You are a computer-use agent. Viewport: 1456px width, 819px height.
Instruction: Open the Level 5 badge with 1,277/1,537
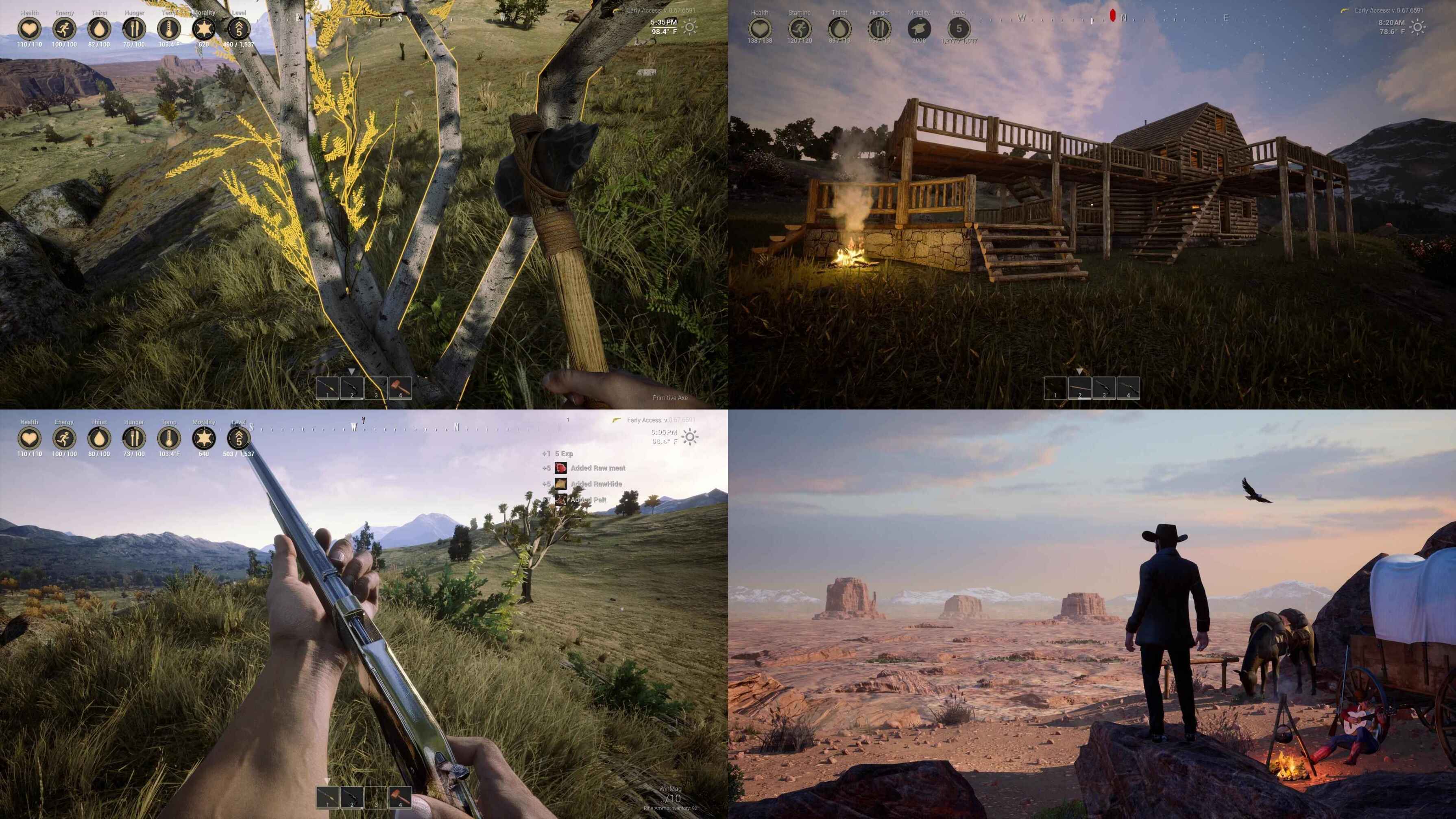958,28
